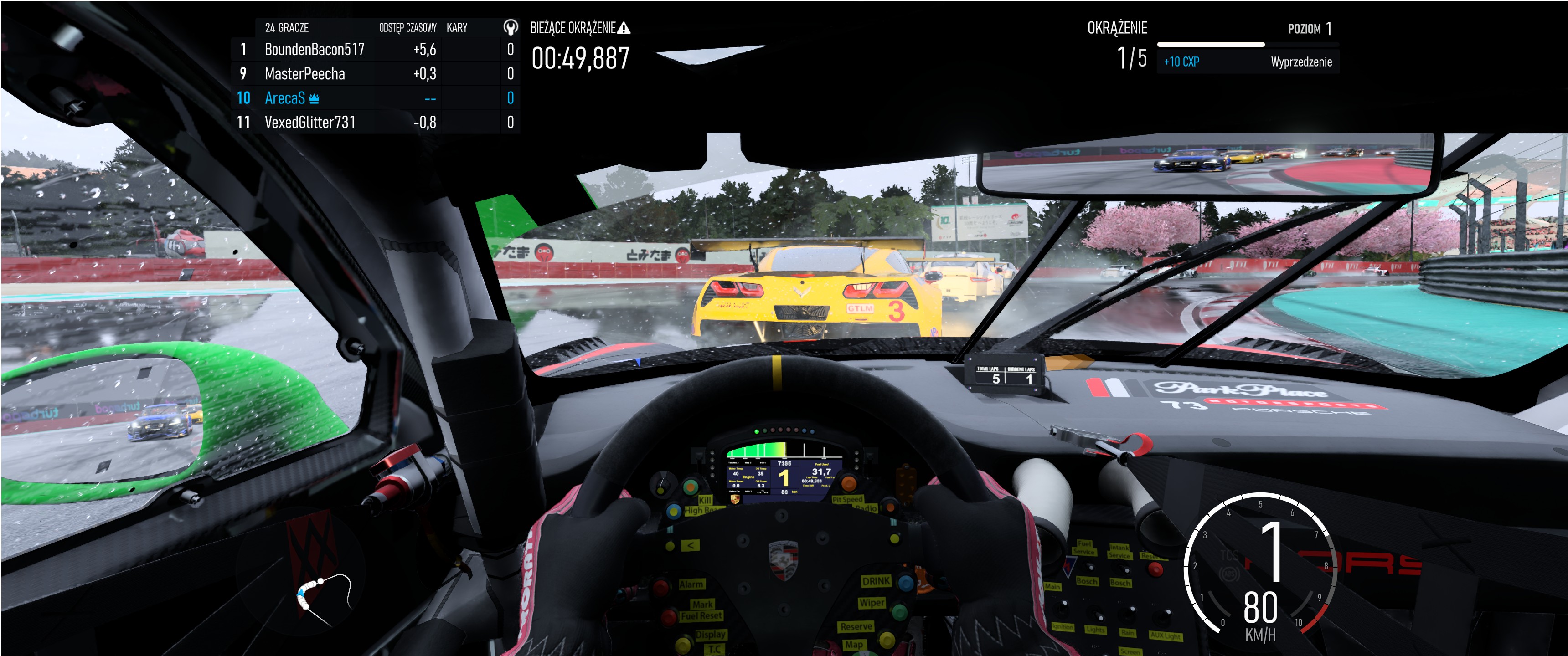The image size is (1568, 656).
Task: Select BoundenBacon517 row in the leaderboard
Action: coord(374,49)
